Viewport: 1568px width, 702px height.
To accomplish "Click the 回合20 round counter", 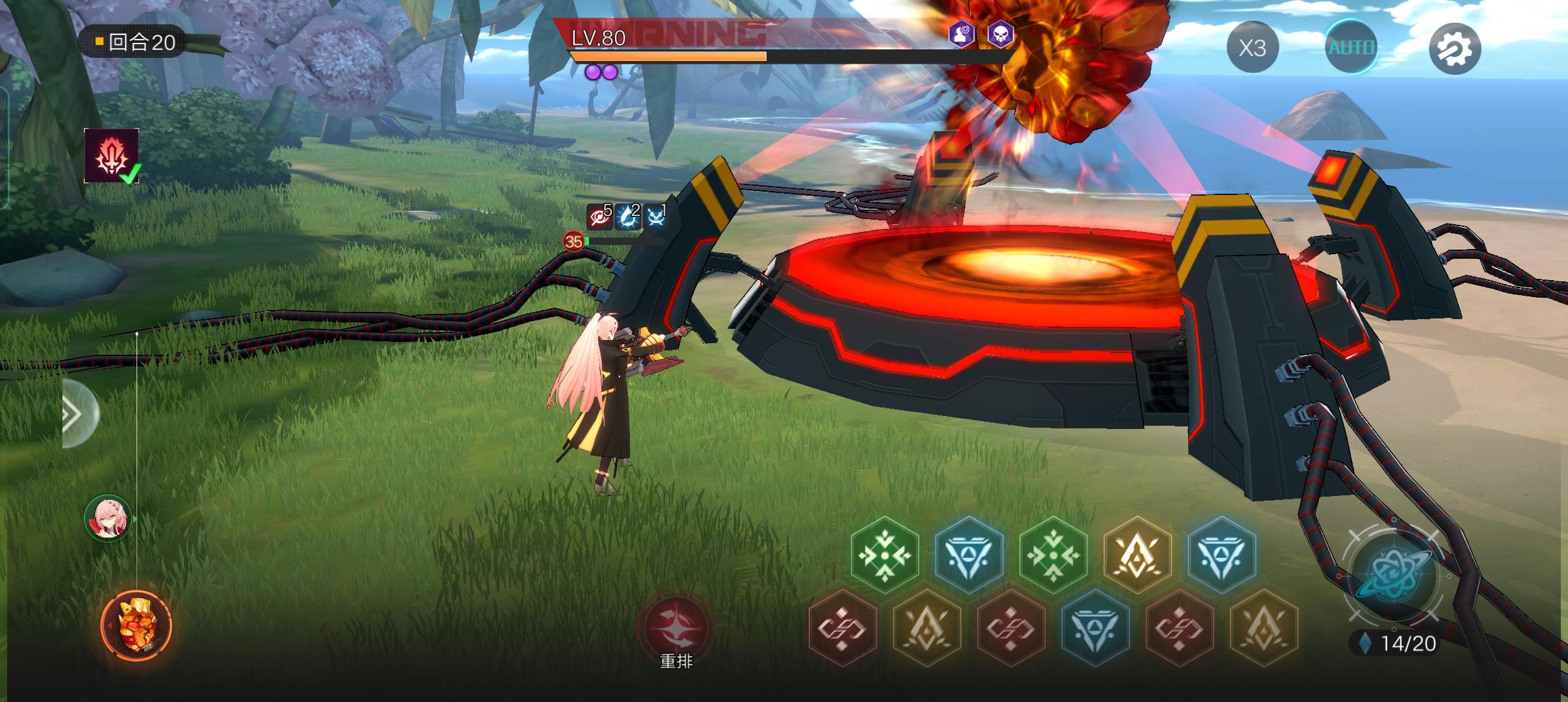I will click(133, 40).
